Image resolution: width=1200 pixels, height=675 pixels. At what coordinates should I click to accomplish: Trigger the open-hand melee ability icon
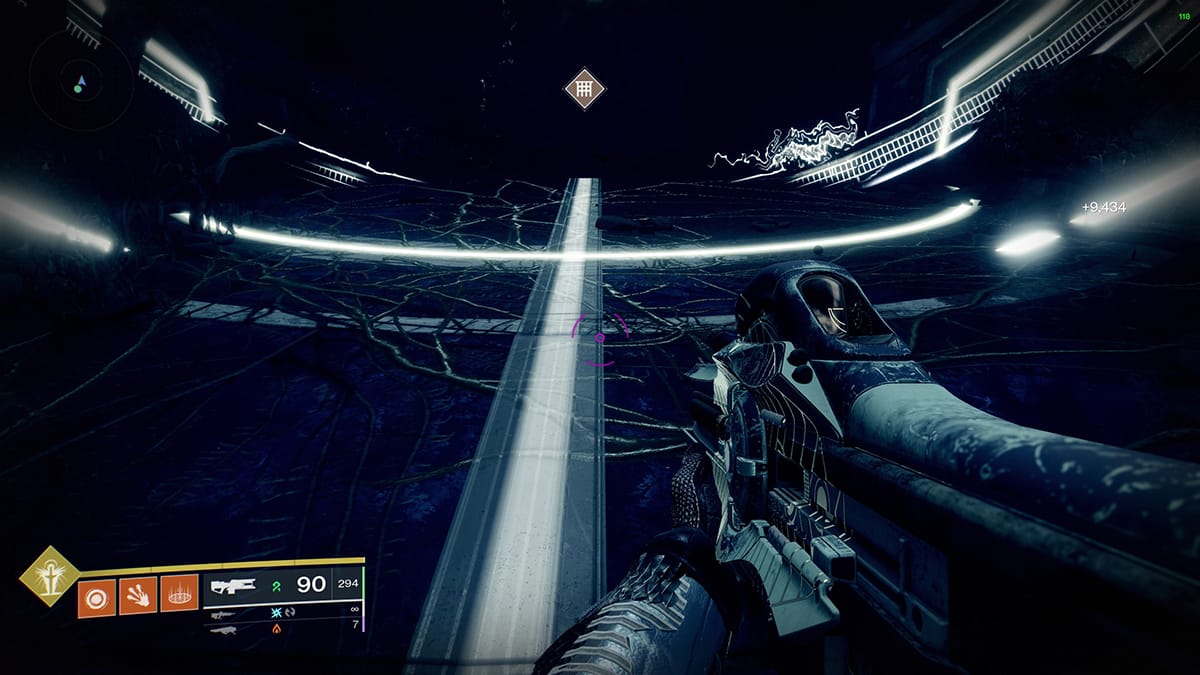[138, 597]
